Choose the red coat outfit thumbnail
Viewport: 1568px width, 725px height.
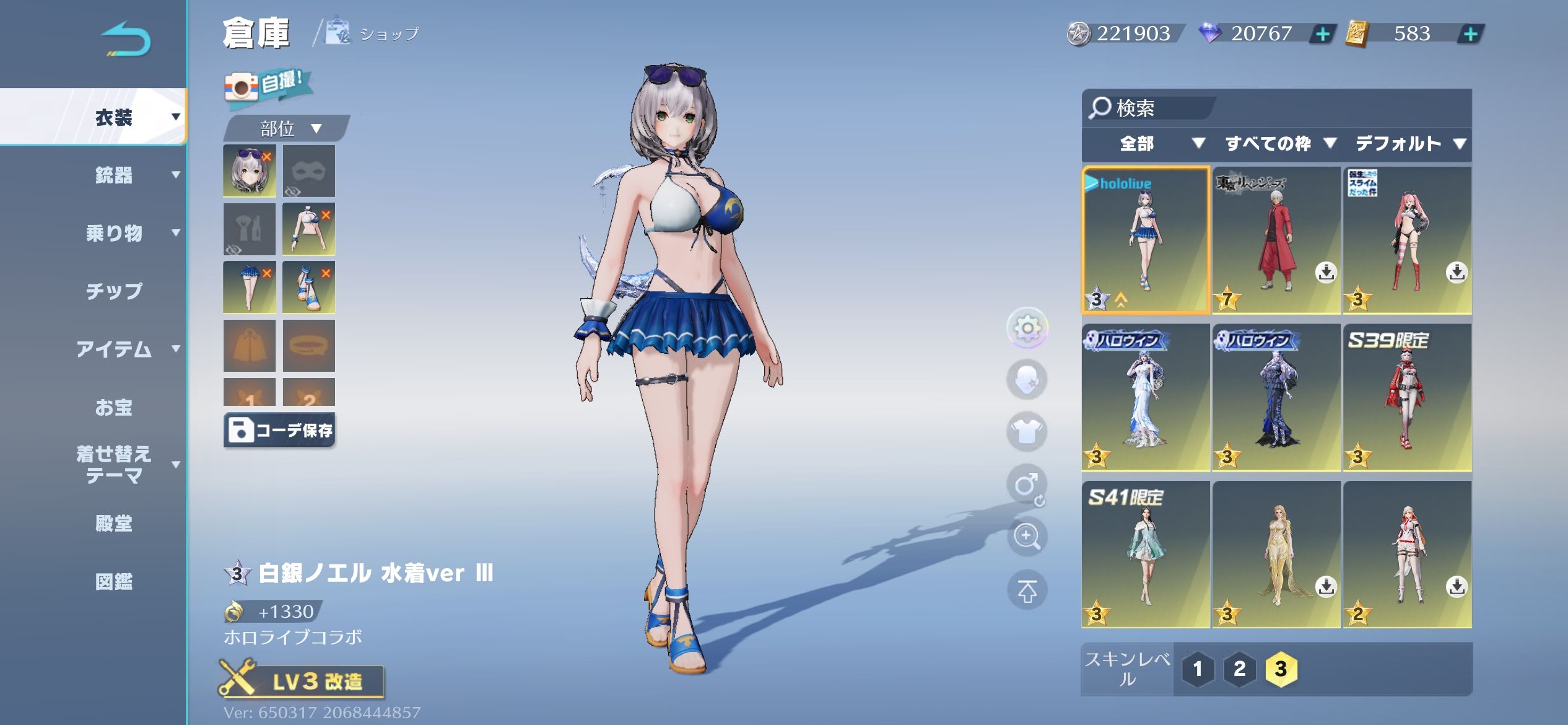coord(1276,239)
